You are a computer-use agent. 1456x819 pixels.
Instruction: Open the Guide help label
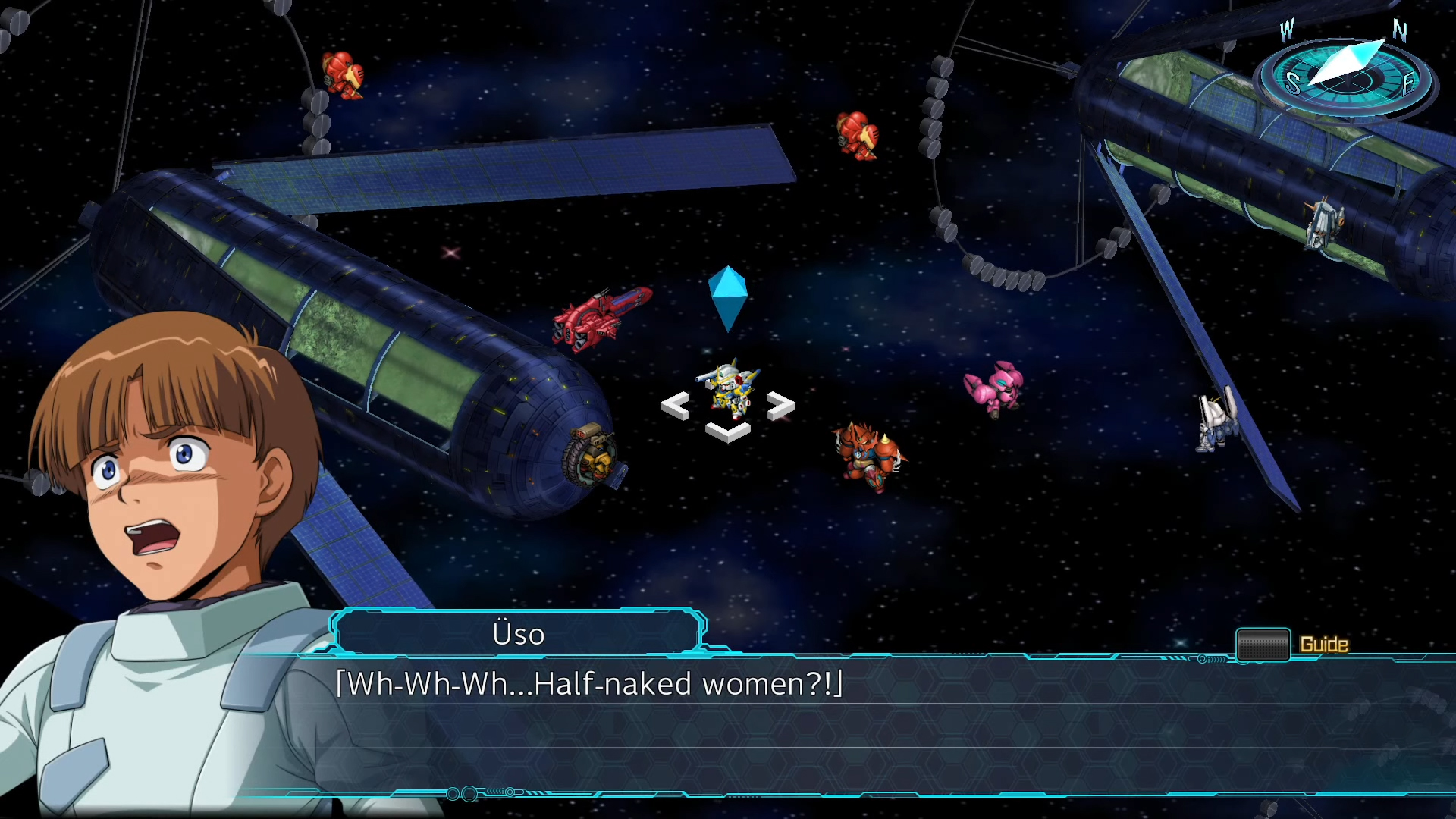click(1323, 645)
